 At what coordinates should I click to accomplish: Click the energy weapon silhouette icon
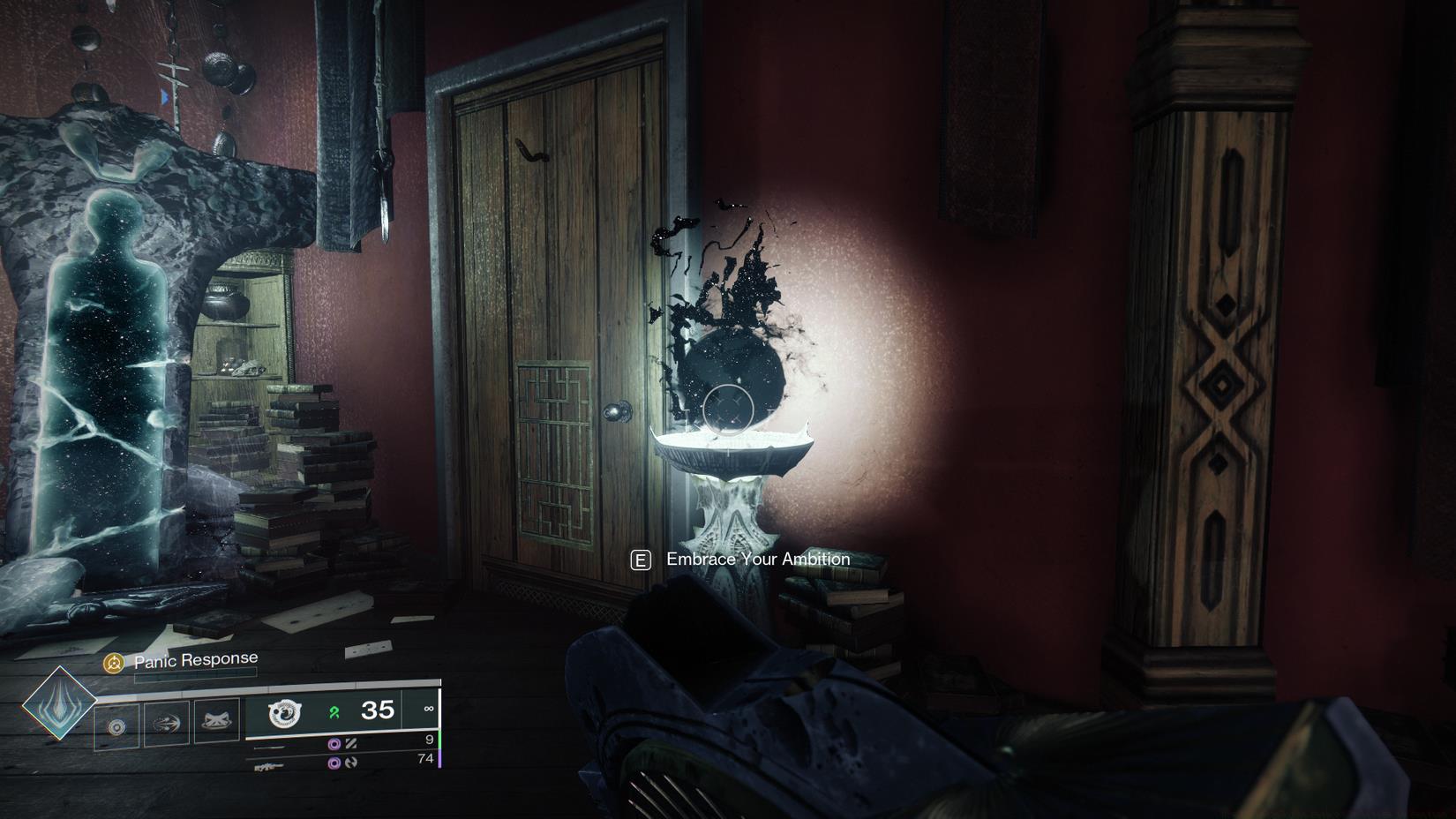click(x=269, y=746)
